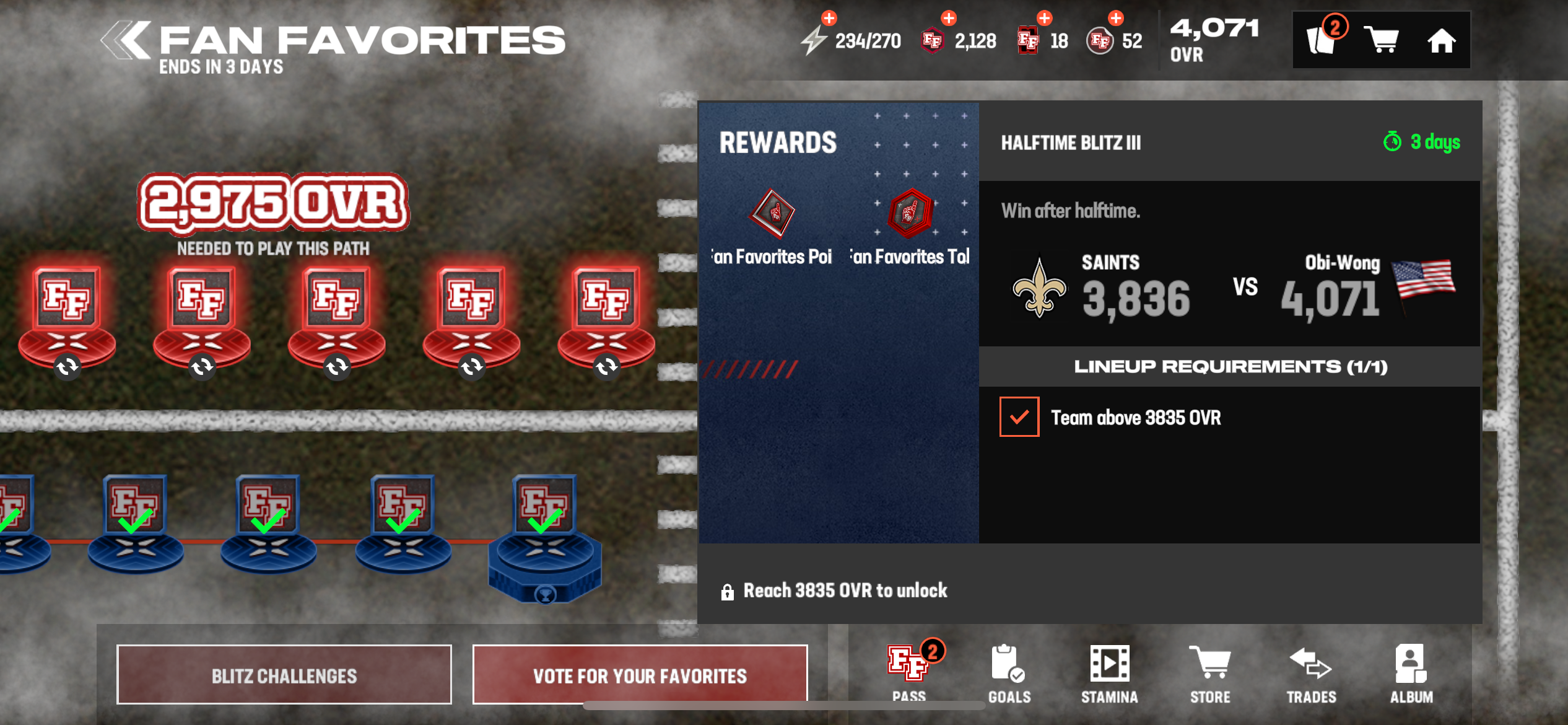Add more of the 2,128 FF currency
This screenshot has height=725, width=1568.
click(949, 19)
